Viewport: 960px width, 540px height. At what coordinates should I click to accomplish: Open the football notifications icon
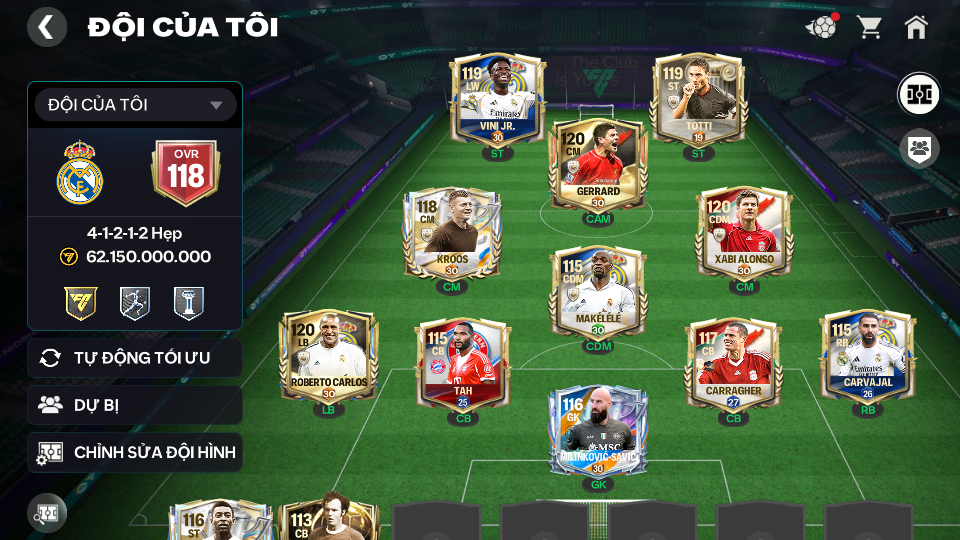pos(822,27)
